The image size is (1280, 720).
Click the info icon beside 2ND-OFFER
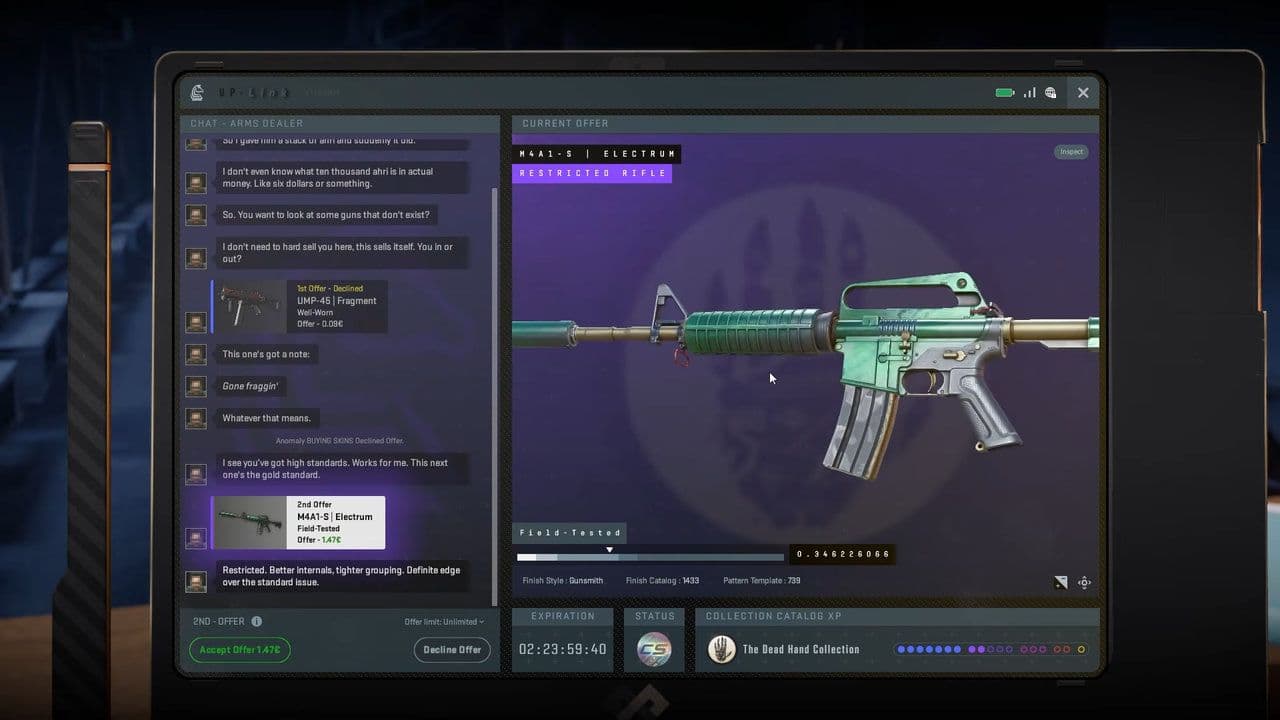[259, 623]
